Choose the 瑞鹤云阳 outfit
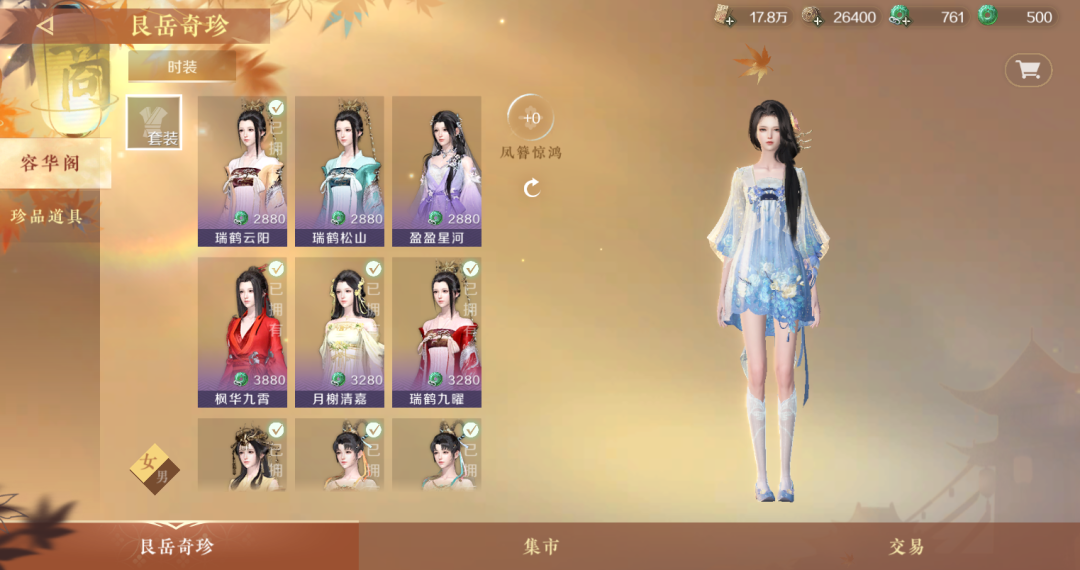Viewport: 1080px width, 570px height. point(242,170)
